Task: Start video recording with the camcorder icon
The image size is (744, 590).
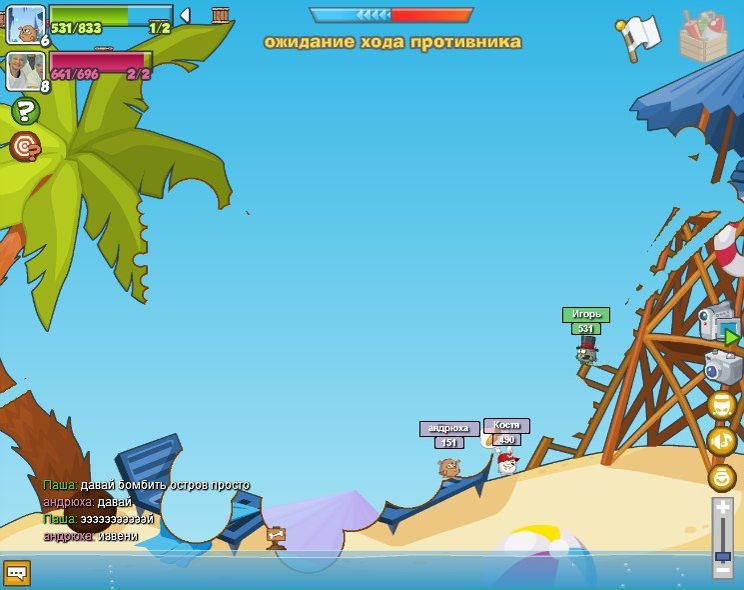Action: coord(719,326)
